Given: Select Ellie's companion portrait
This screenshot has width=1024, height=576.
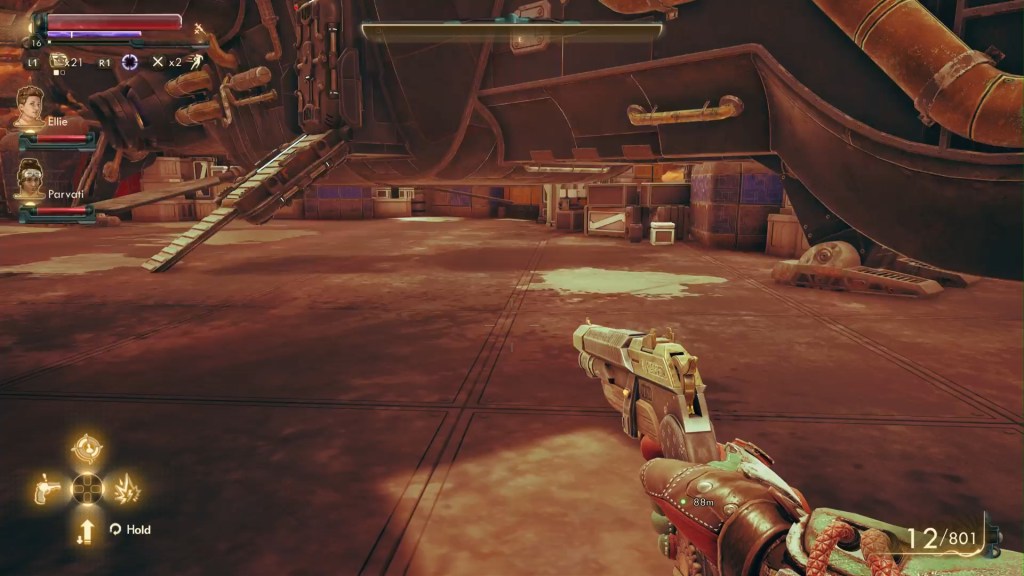Looking at the screenshot, I should pos(30,106).
